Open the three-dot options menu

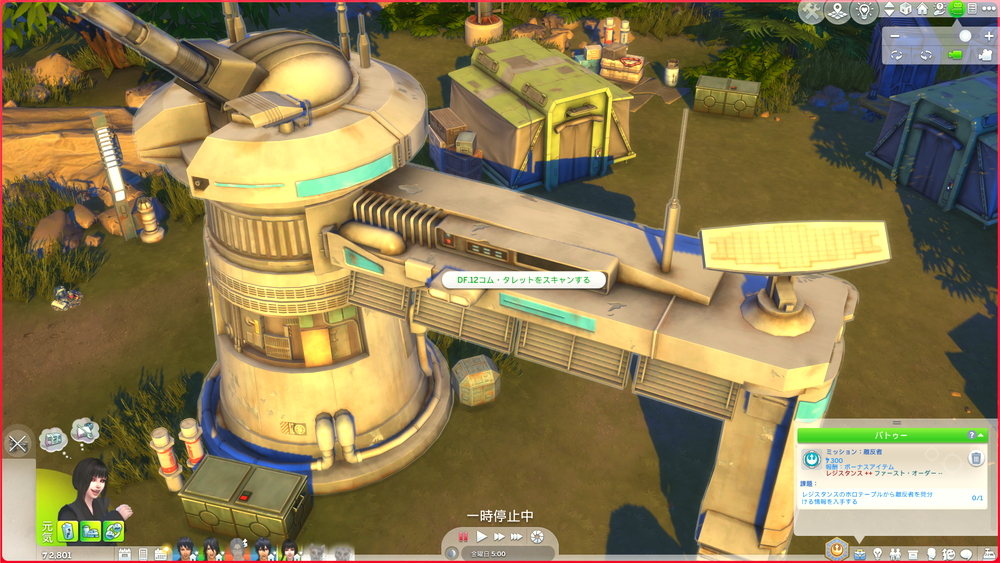pyautogui.click(x=989, y=9)
